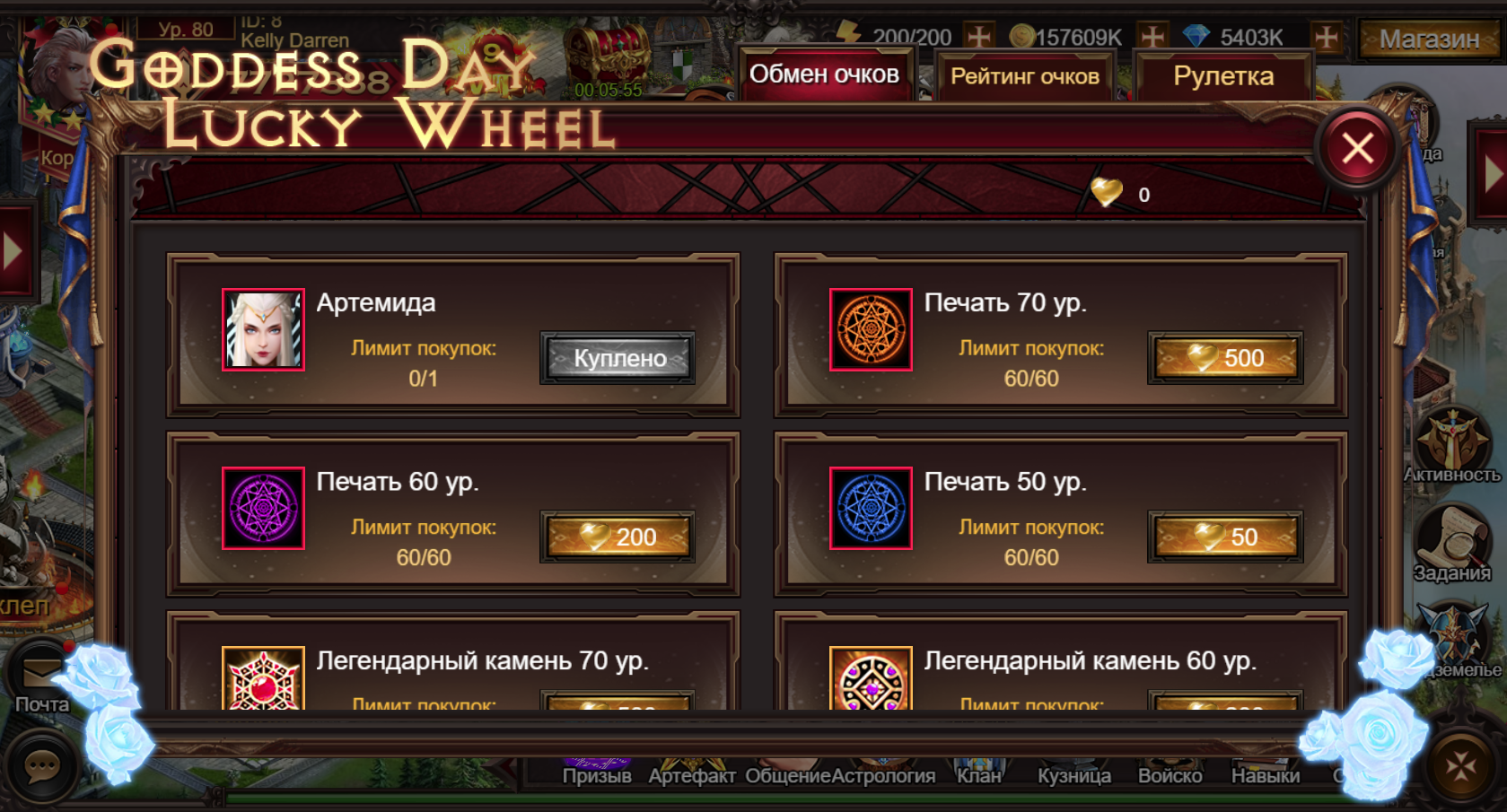
Task: Select the Обмен очков tab
Action: (824, 74)
